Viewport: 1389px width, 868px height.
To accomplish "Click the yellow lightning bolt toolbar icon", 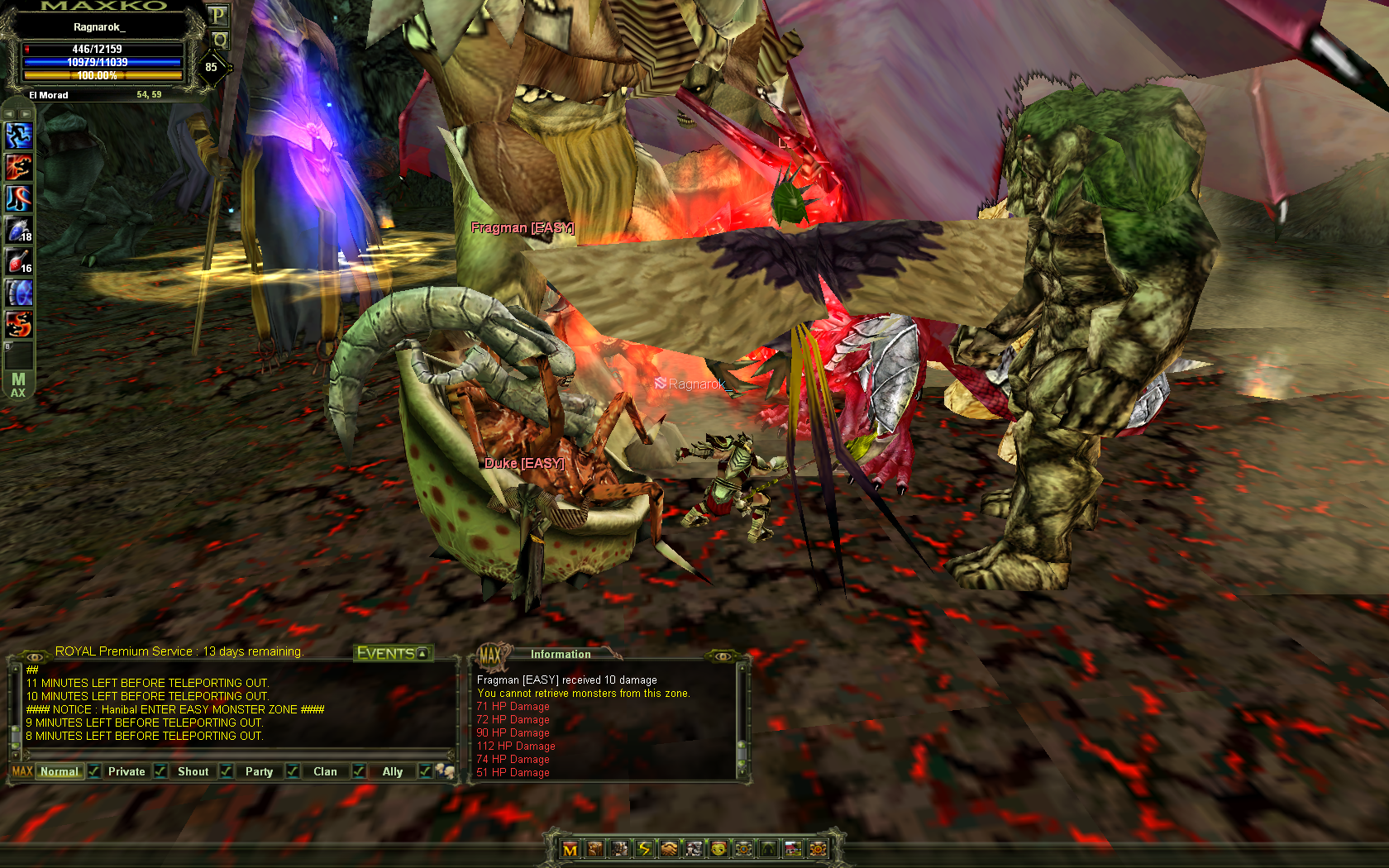I will [x=644, y=849].
